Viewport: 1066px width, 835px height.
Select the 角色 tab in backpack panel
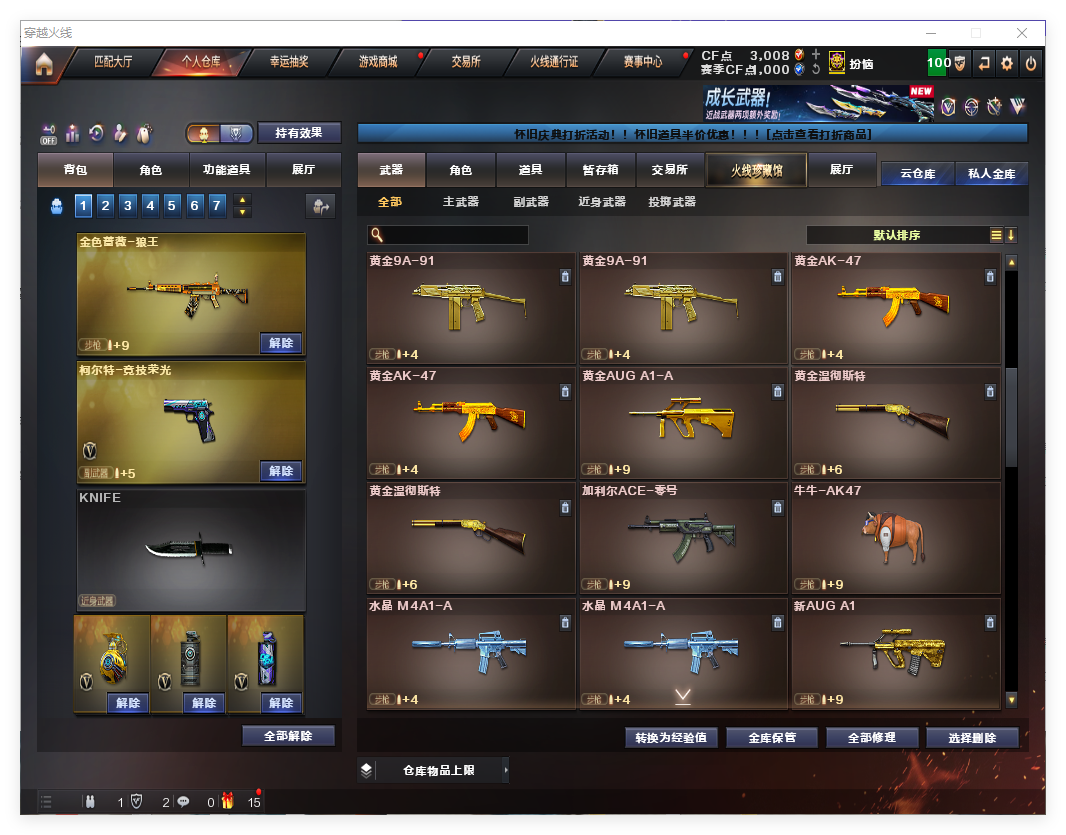coord(150,171)
